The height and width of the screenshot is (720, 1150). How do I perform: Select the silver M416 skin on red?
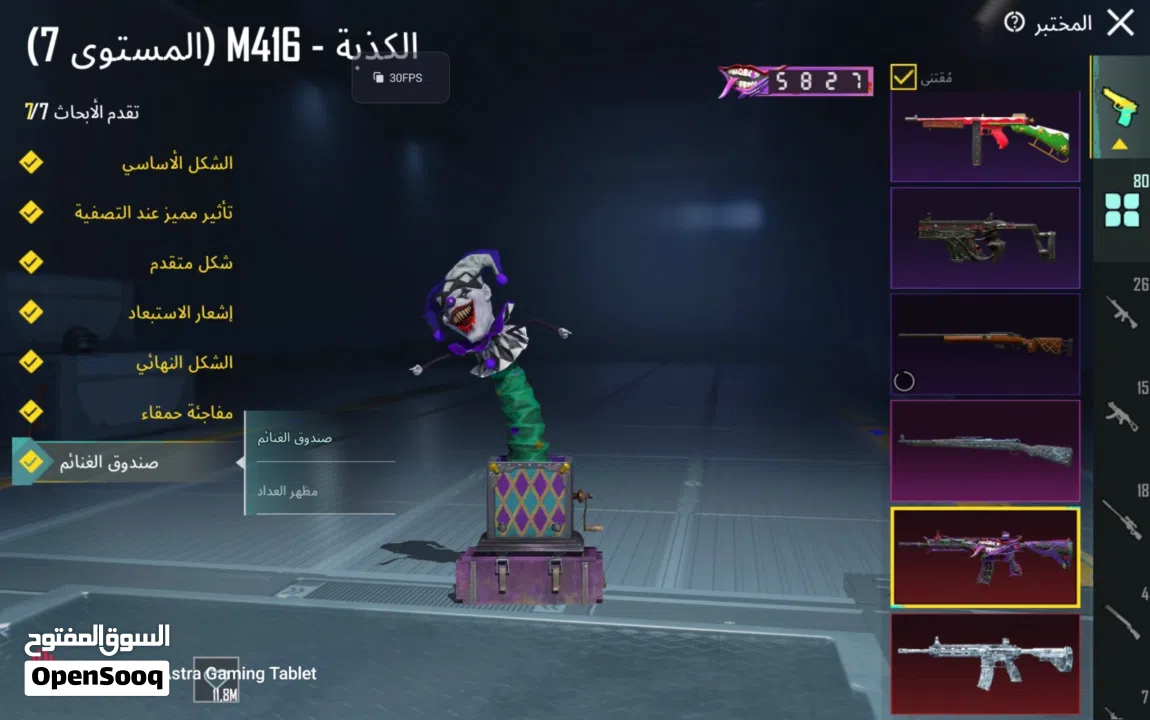pyautogui.click(x=985, y=662)
